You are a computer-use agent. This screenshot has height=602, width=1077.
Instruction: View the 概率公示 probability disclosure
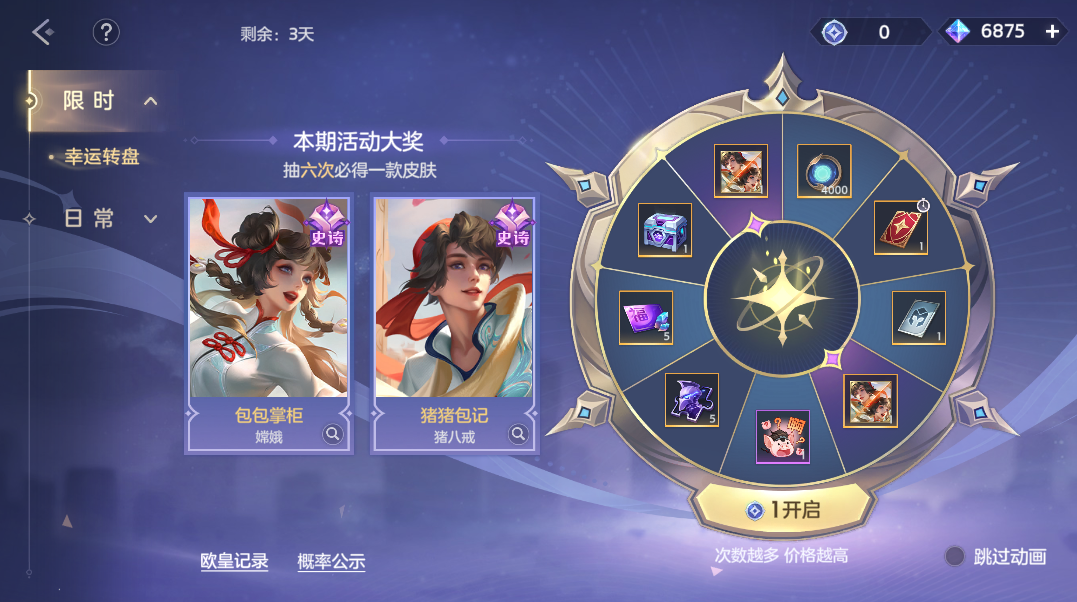coord(331,562)
